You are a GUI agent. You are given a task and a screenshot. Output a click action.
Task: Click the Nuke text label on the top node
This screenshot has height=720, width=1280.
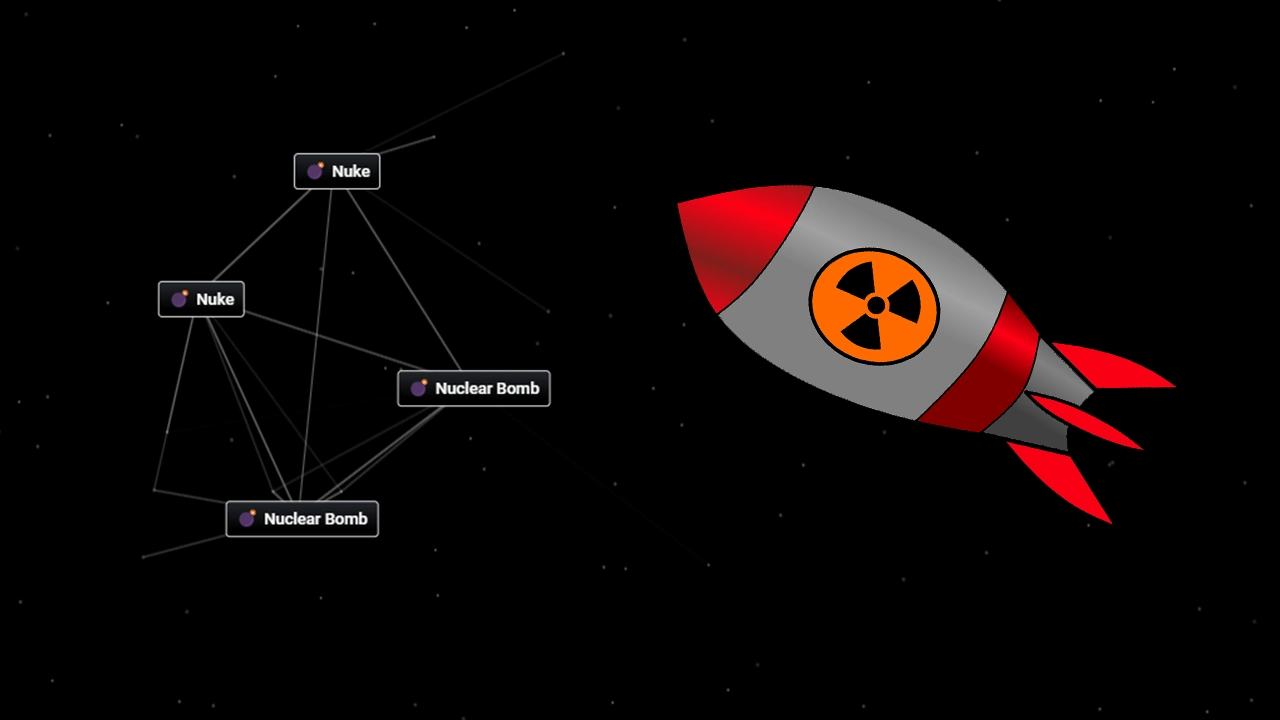point(350,170)
